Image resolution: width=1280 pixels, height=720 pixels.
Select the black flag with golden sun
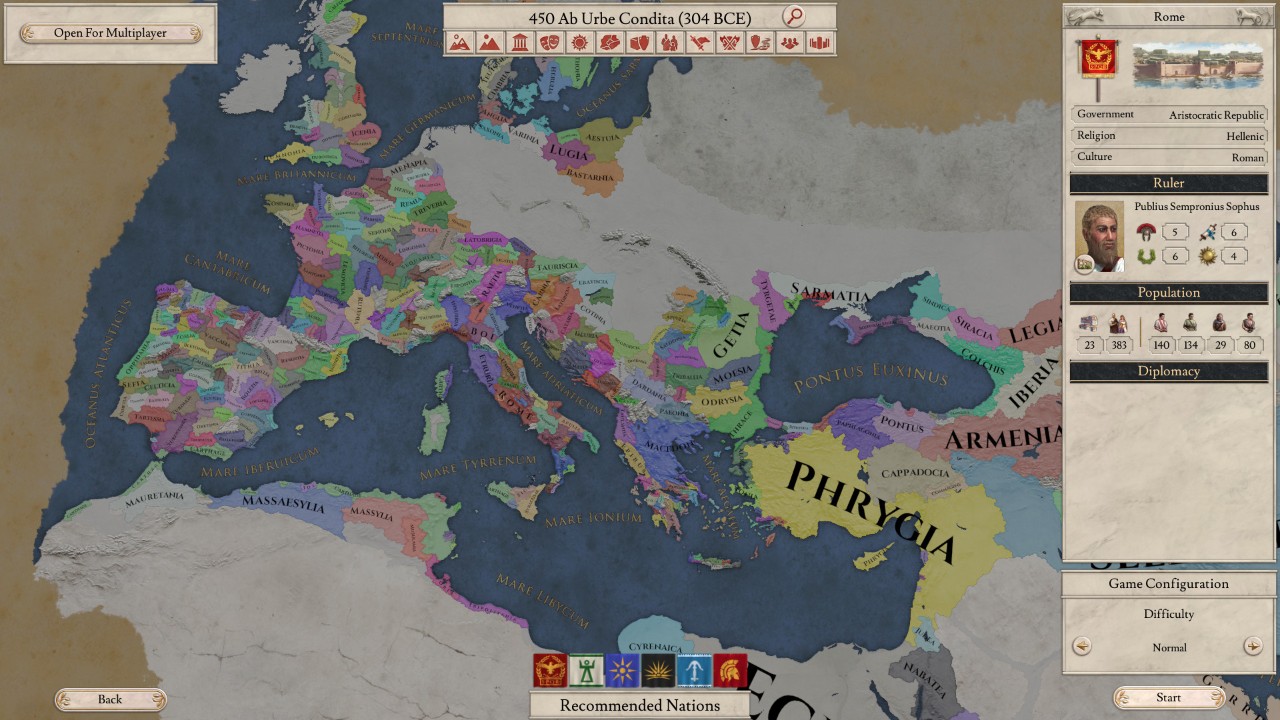tap(658, 670)
